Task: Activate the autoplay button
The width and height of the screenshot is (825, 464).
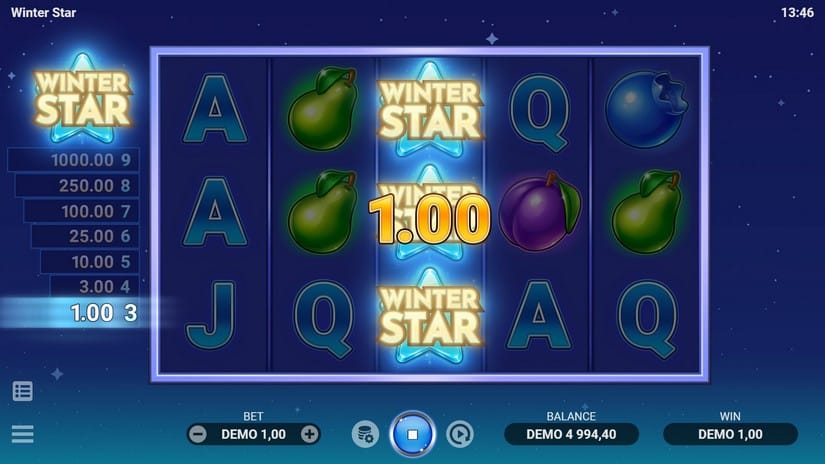Action: (x=459, y=434)
